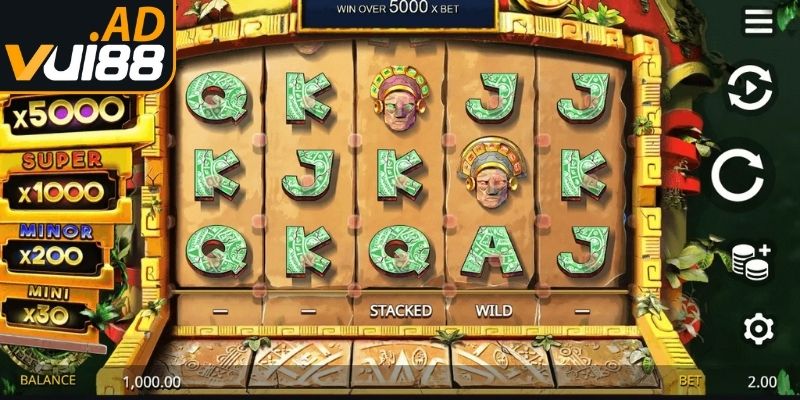
Task: Open the hamburger menu
Action: (758, 21)
